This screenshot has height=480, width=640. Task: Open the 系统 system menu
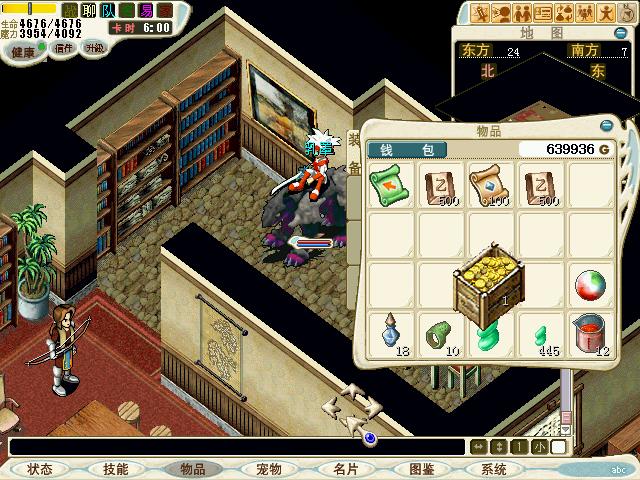point(494,469)
